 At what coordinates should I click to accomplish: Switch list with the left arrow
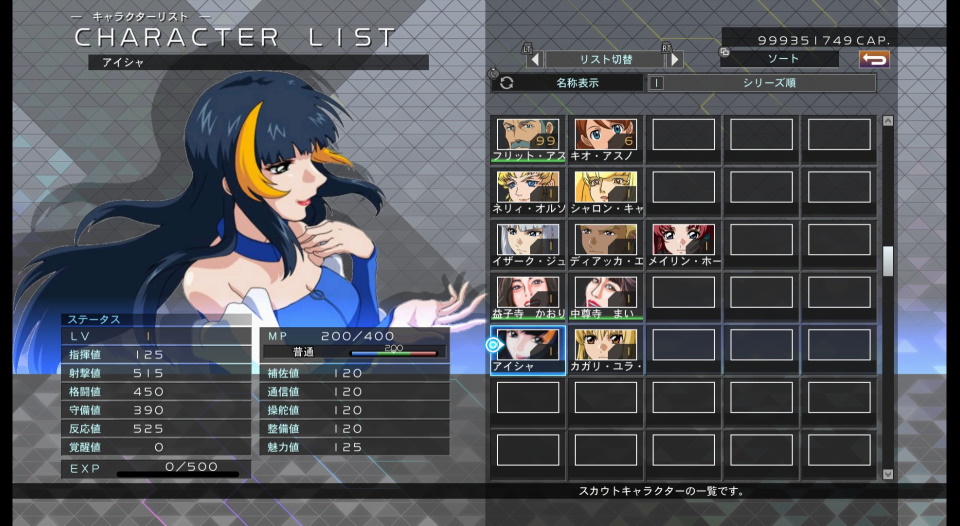535,60
